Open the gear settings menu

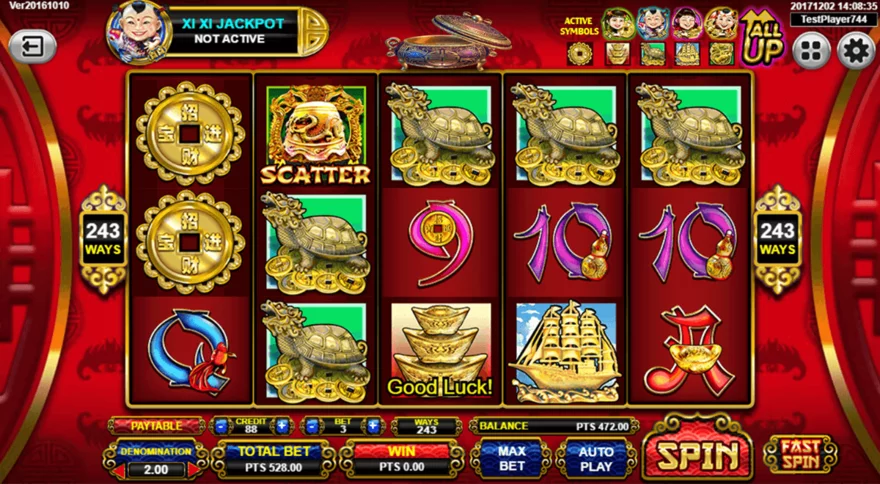tap(855, 49)
